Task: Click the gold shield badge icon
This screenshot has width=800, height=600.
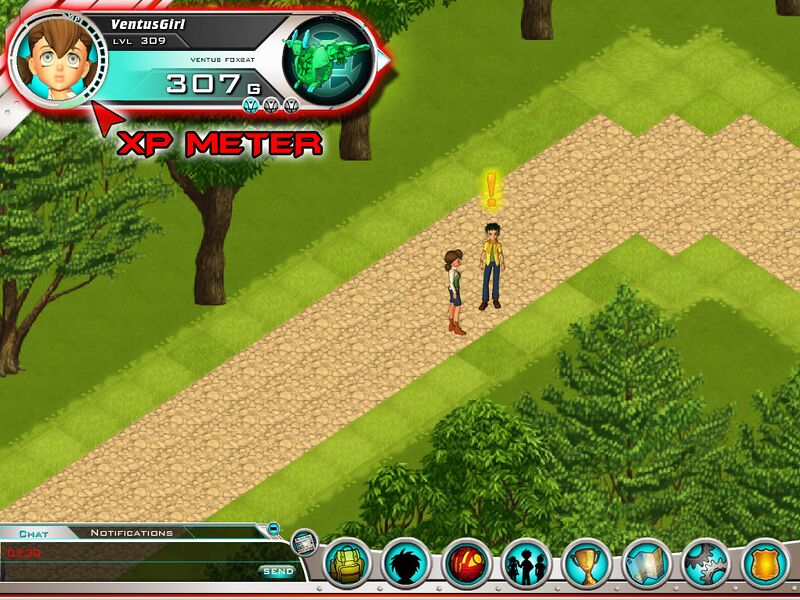Action: click(x=765, y=564)
